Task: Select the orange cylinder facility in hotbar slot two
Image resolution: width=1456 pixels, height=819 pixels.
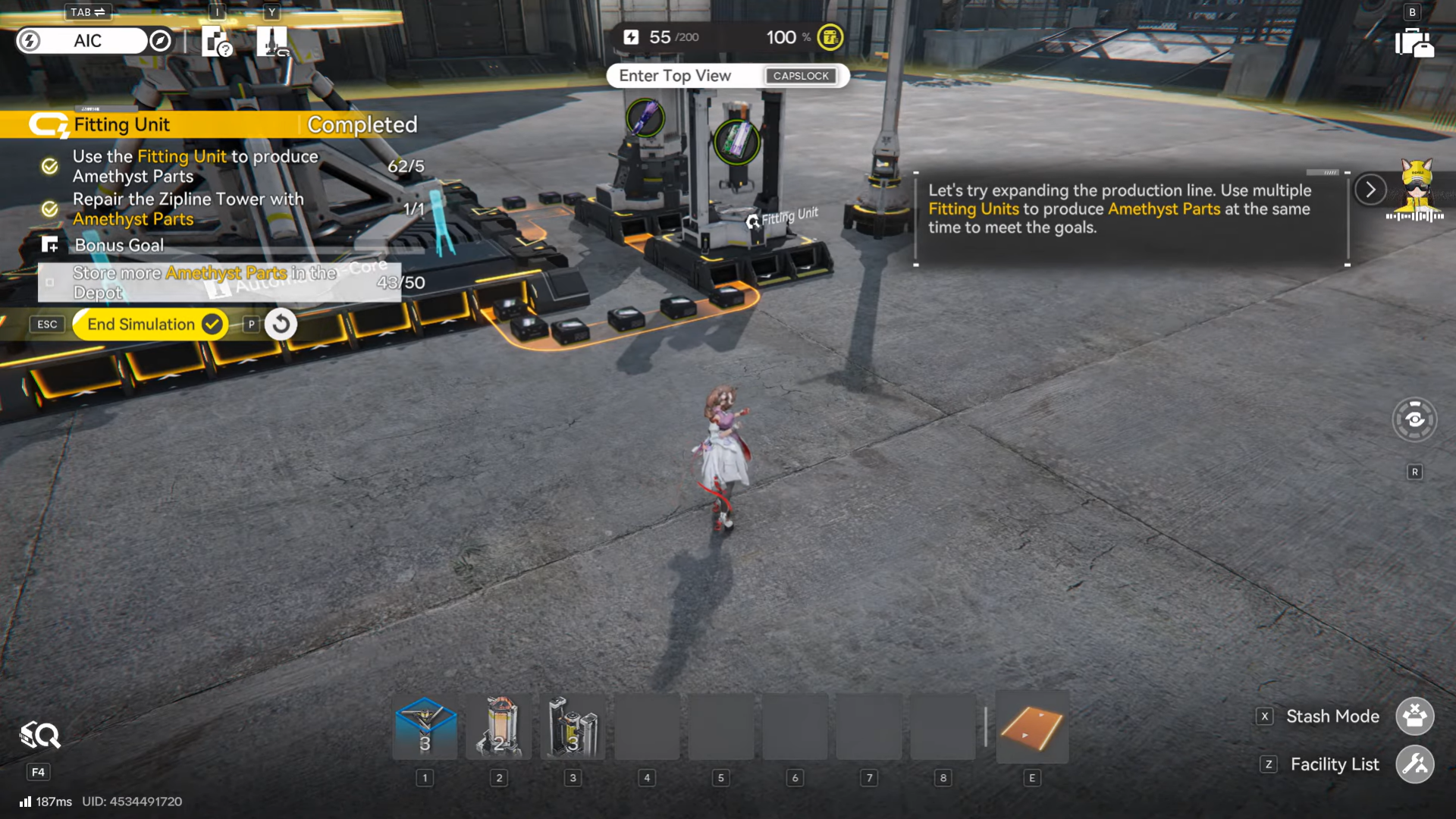Action: tap(499, 727)
